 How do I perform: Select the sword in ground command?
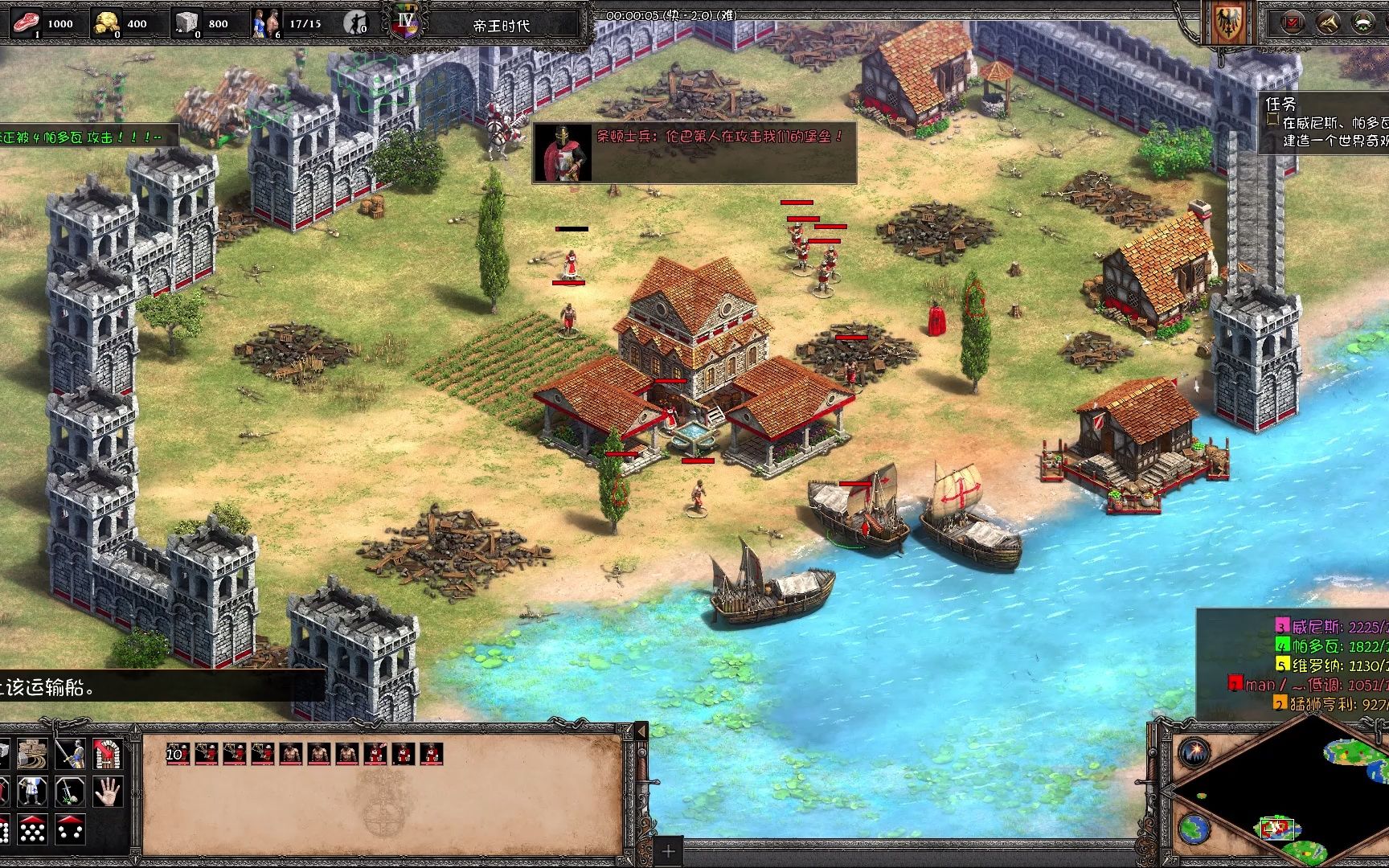pos(71,792)
